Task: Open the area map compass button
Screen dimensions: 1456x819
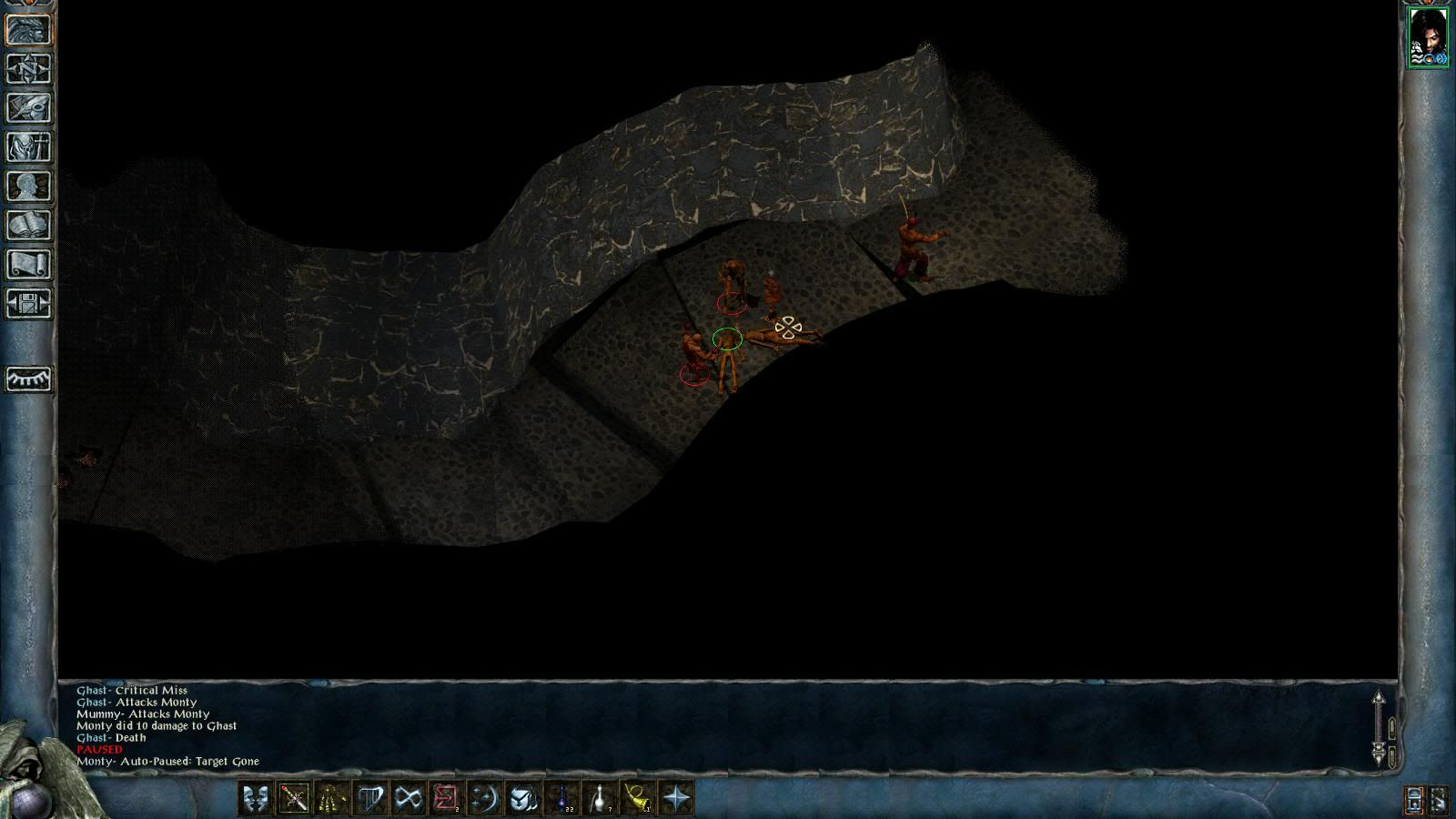Action: point(28,69)
